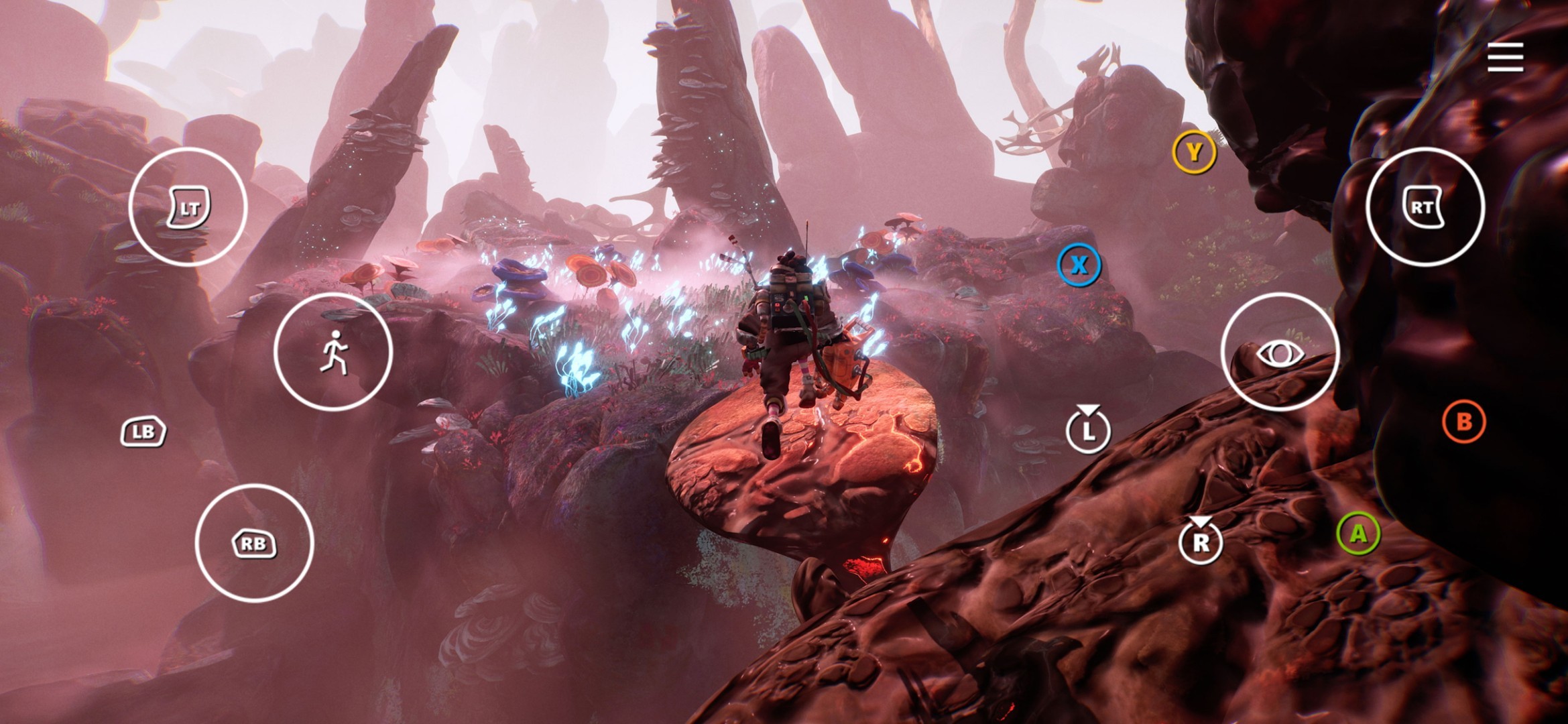
Task: Tap the green A touch button
Action: (x=1358, y=534)
